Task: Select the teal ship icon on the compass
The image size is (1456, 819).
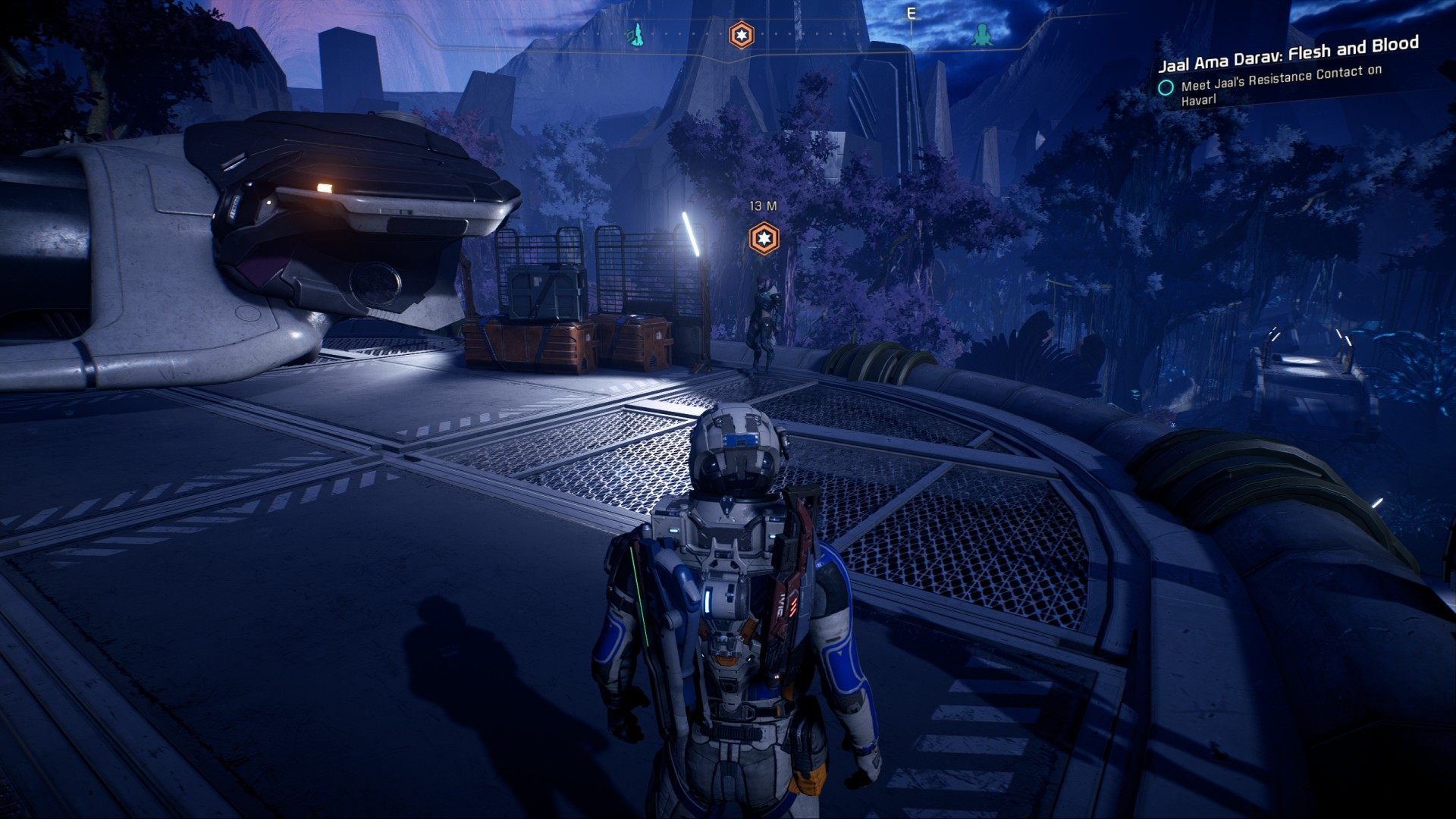Action: 982,34
